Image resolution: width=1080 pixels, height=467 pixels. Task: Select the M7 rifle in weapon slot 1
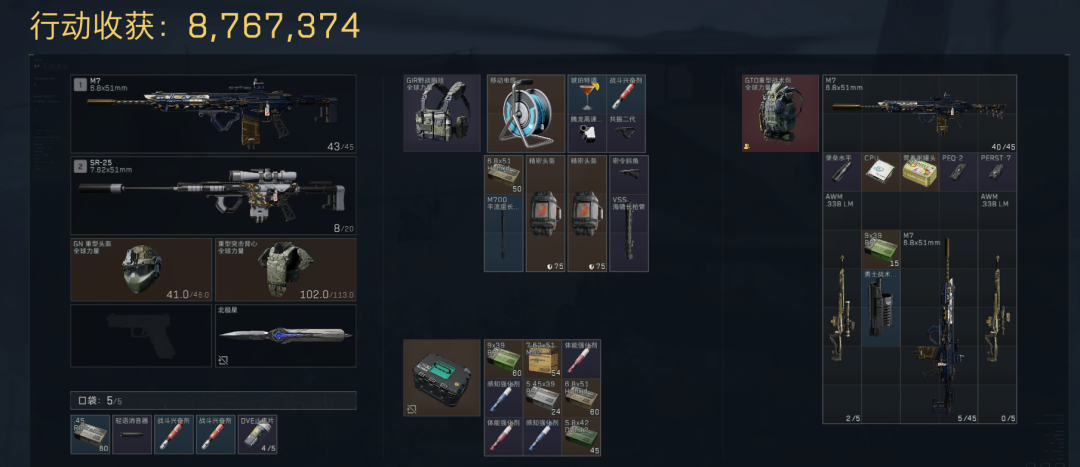pos(213,113)
